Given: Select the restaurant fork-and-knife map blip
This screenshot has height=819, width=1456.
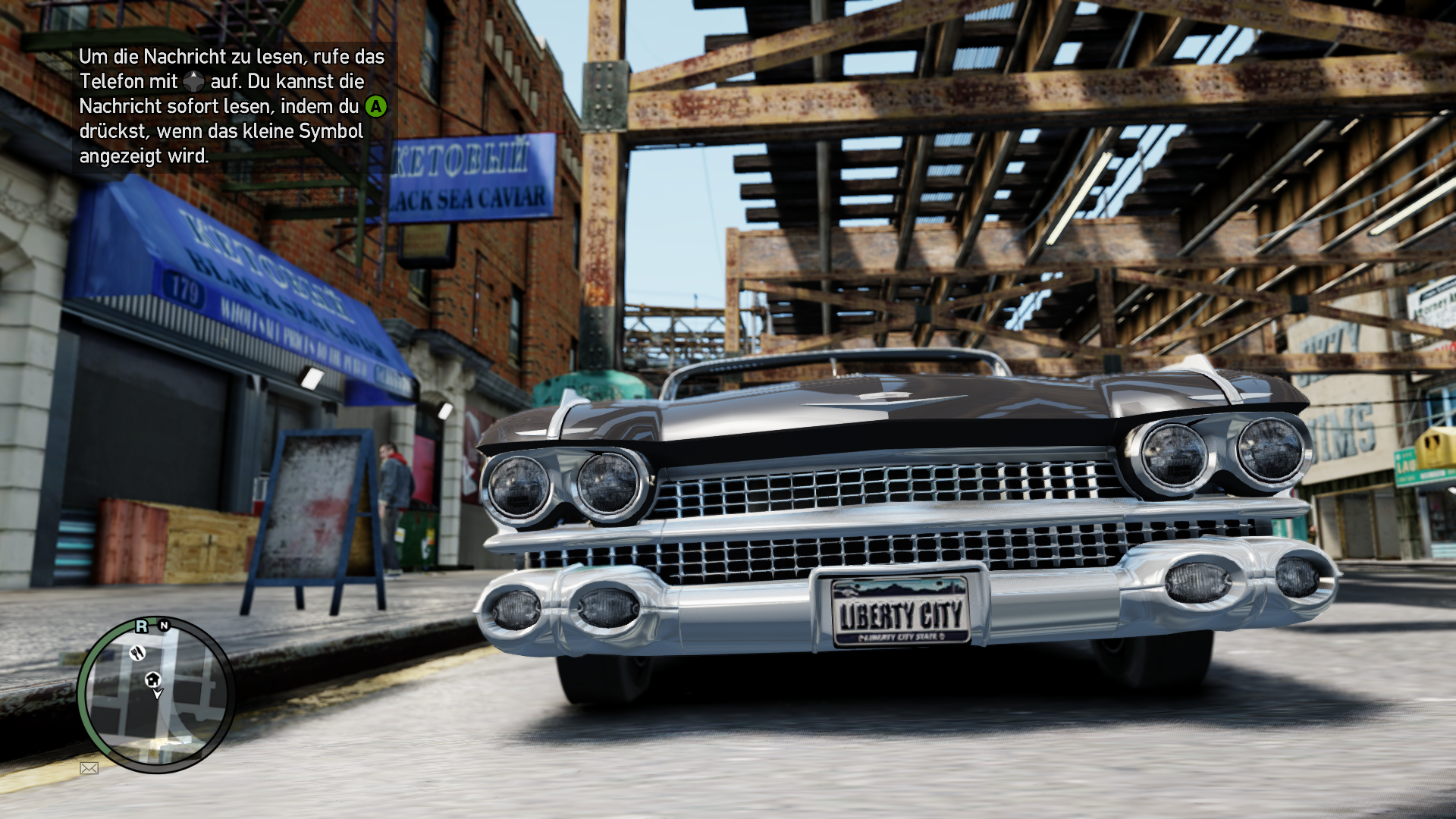Looking at the screenshot, I should (137, 653).
